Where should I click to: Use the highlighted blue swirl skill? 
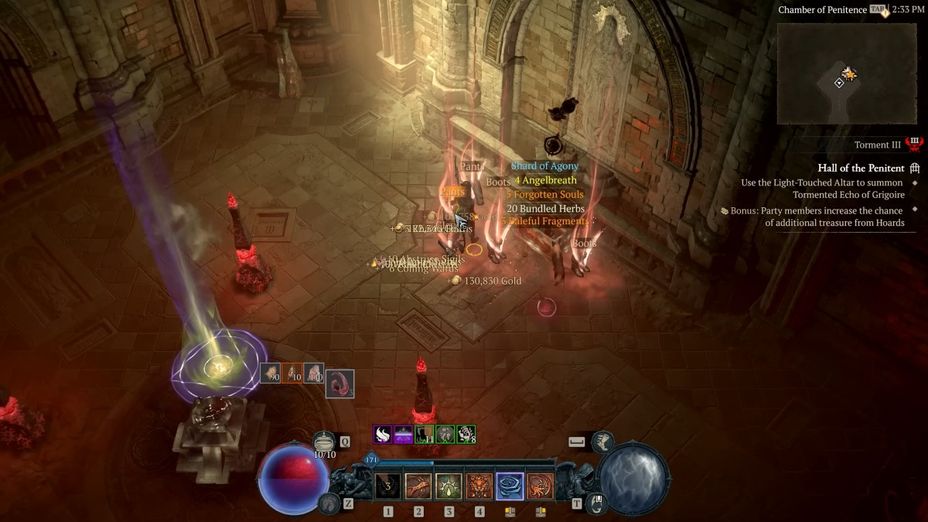click(510, 486)
